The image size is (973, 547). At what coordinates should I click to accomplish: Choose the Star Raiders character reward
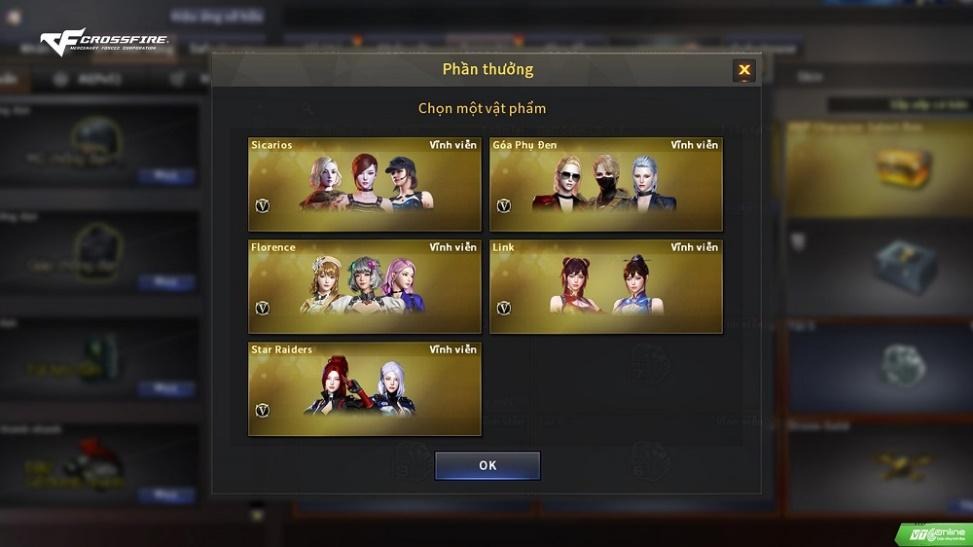(x=364, y=388)
